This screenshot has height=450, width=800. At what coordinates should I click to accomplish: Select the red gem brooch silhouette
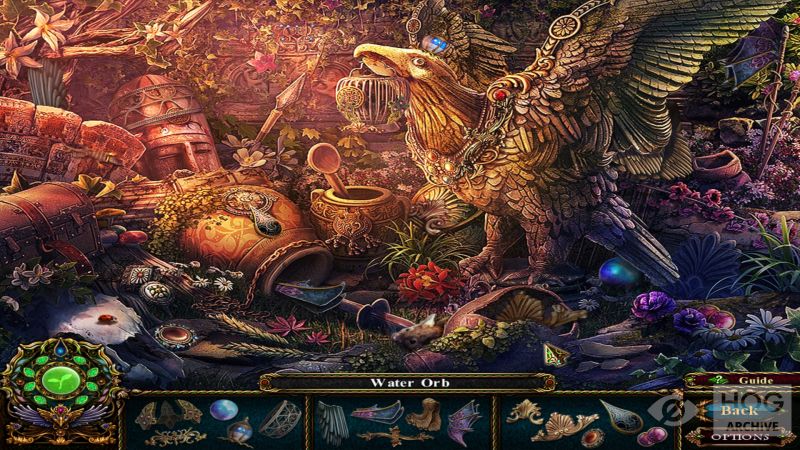(x=592, y=436)
